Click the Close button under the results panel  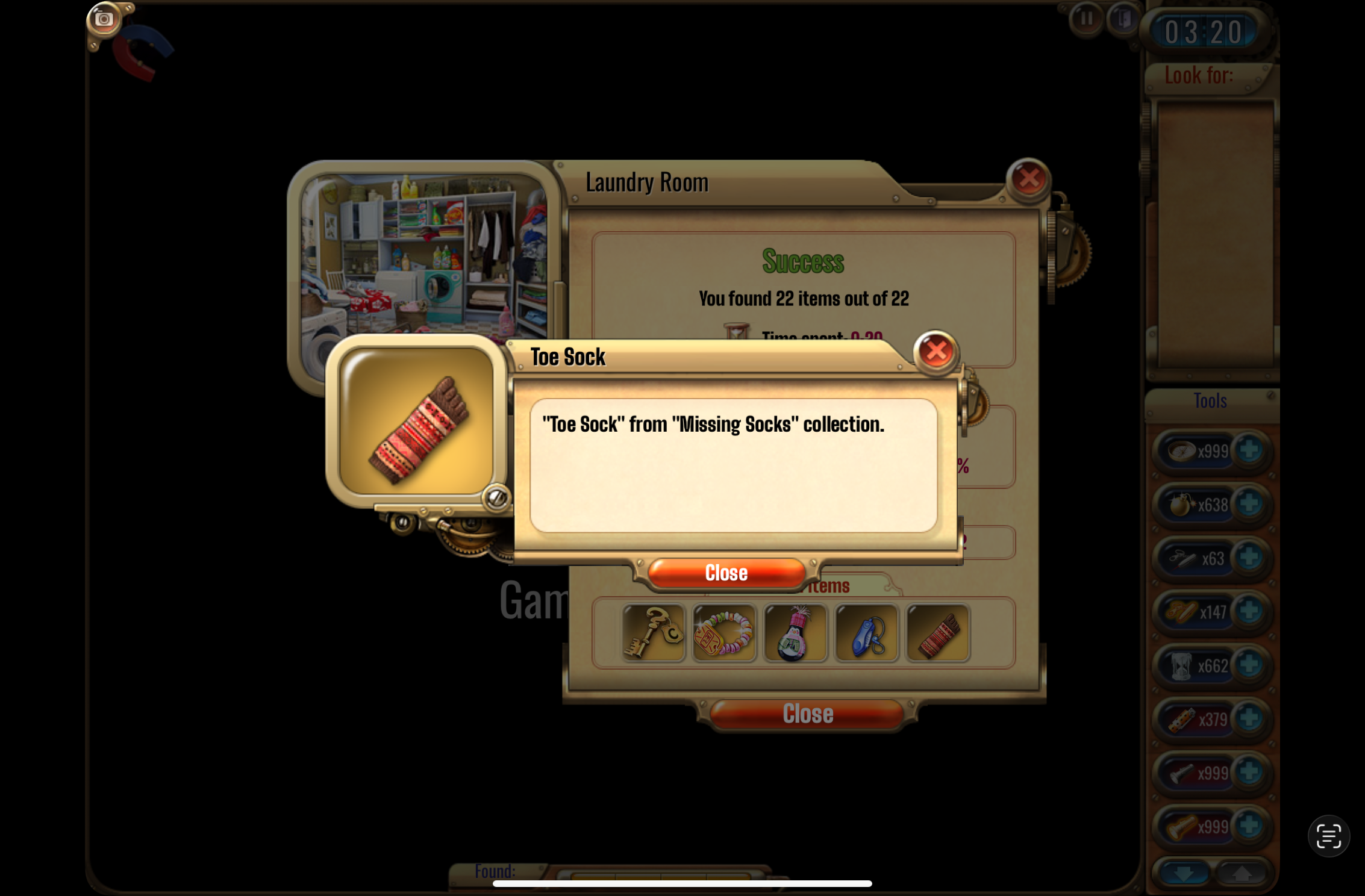click(x=807, y=714)
